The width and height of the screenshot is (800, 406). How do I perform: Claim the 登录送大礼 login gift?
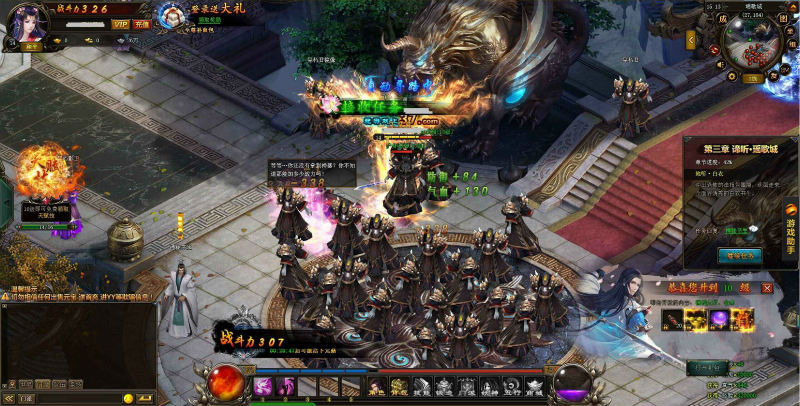[176, 15]
